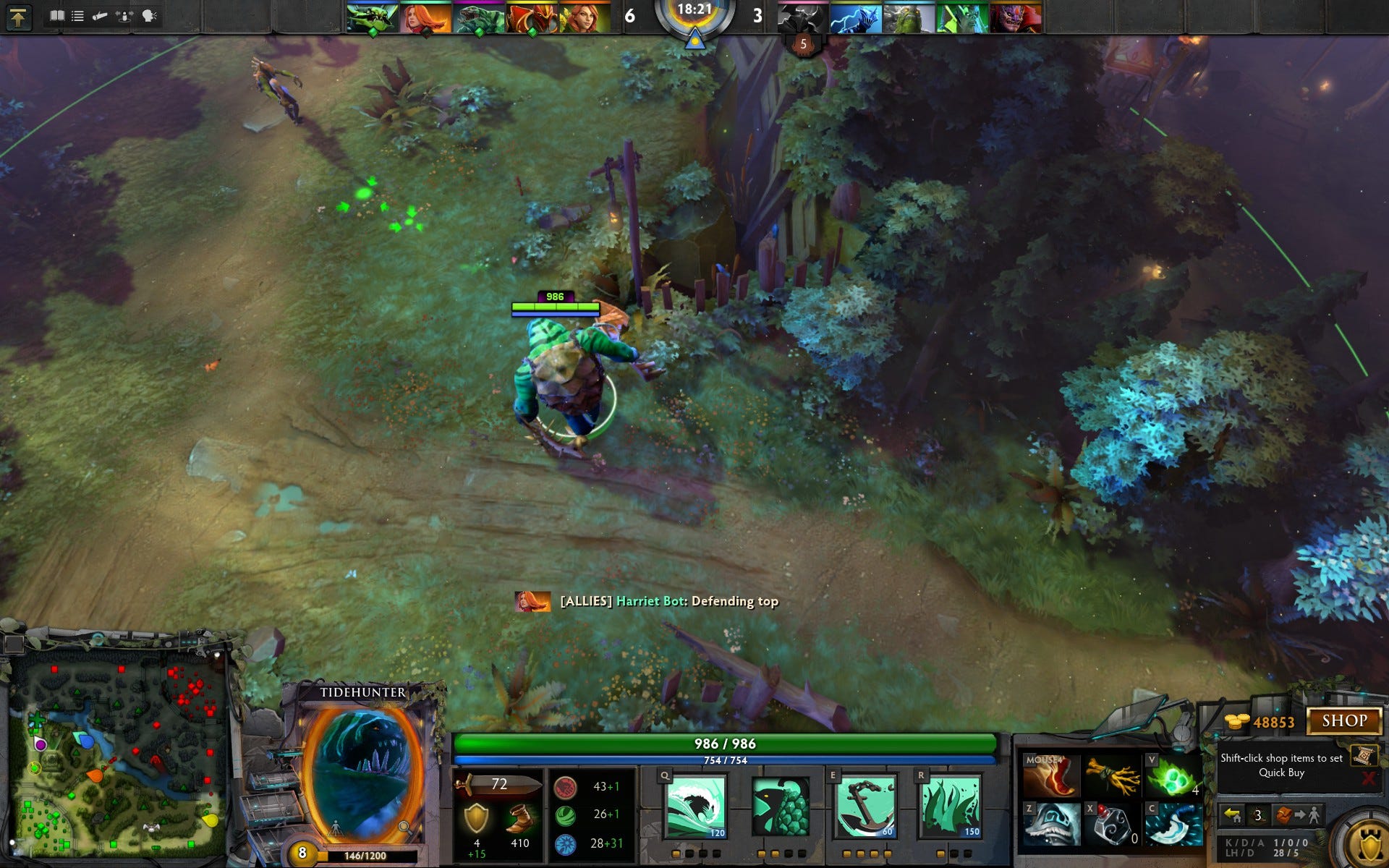Select the frost helmet item slot
1389x868 pixels.
pyautogui.click(x=1051, y=824)
